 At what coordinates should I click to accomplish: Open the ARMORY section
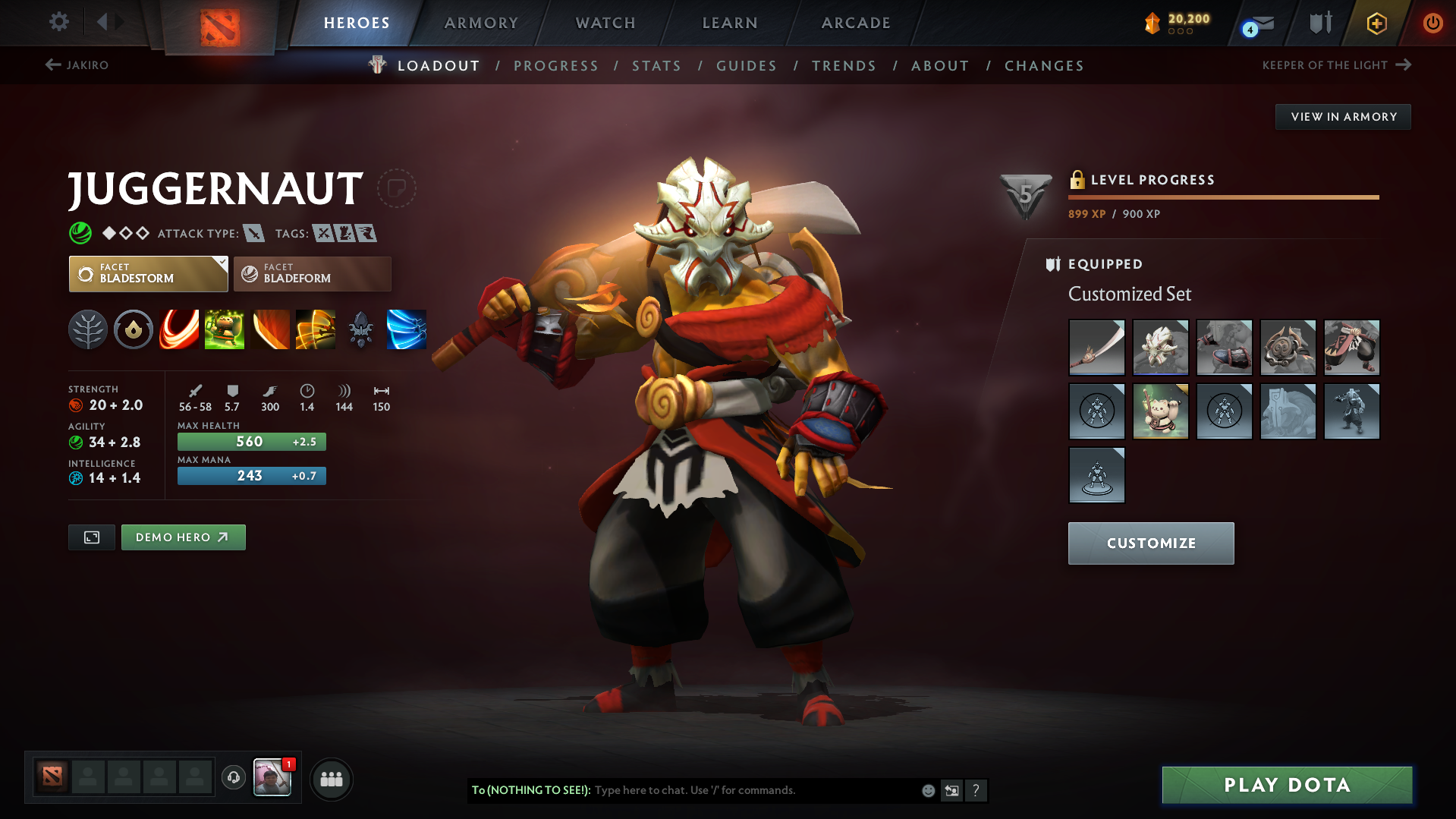pos(481,23)
